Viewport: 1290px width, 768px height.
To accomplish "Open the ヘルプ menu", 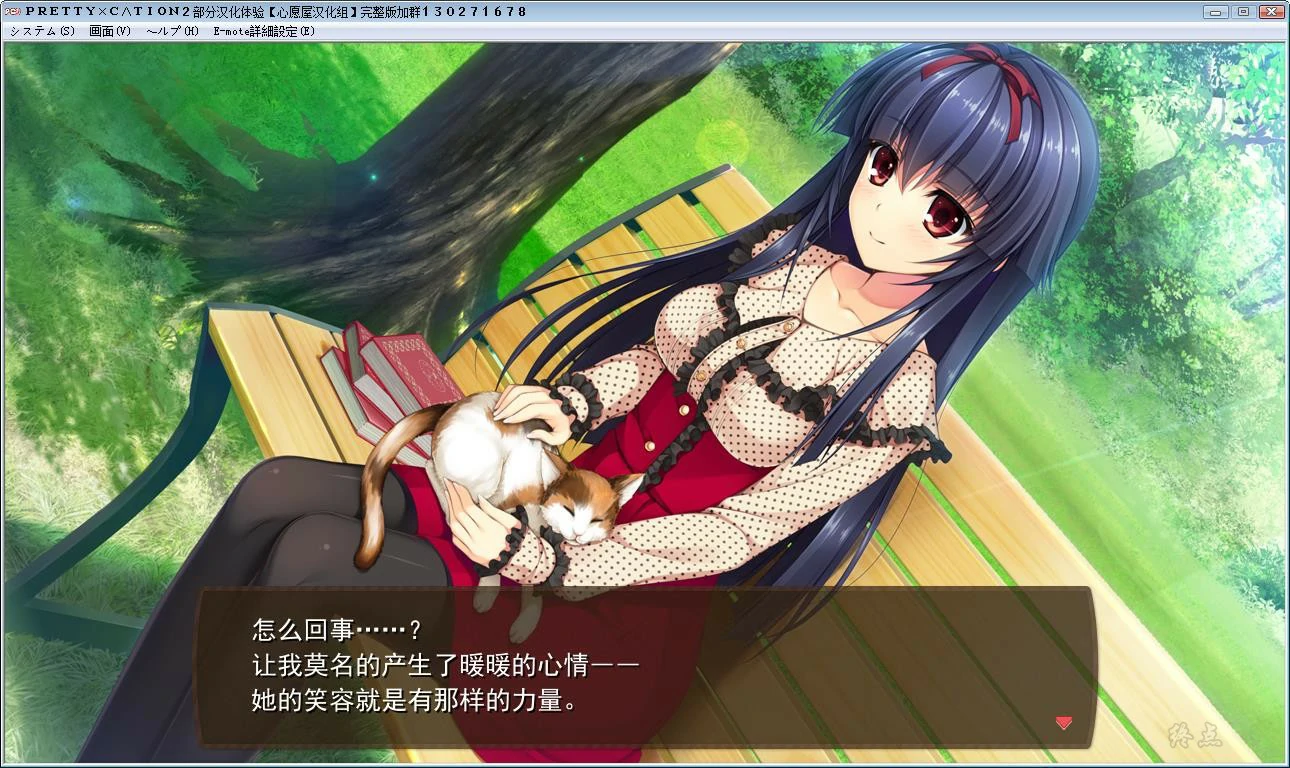I will [172, 31].
